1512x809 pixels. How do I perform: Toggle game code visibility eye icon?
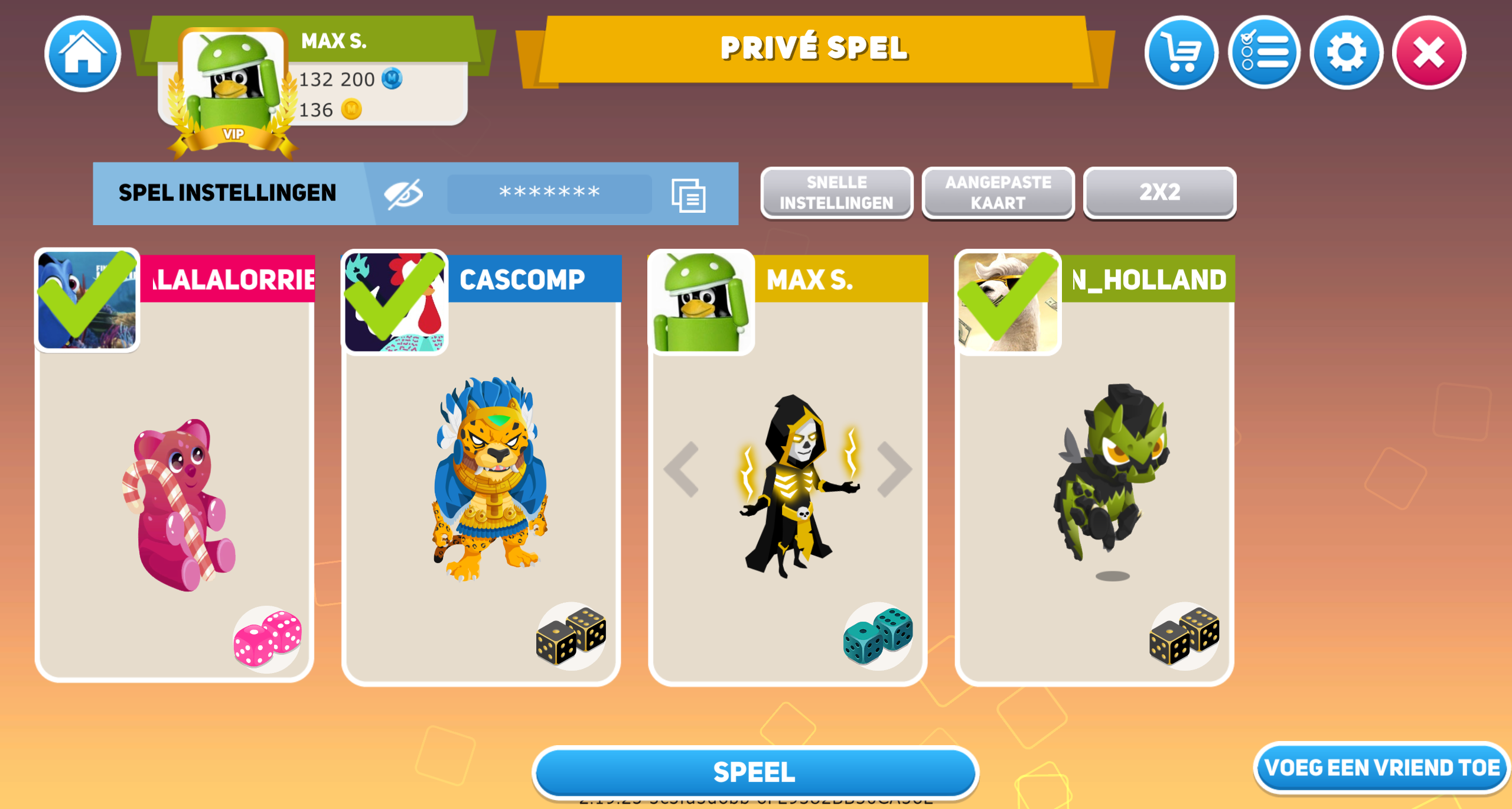click(404, 194)
